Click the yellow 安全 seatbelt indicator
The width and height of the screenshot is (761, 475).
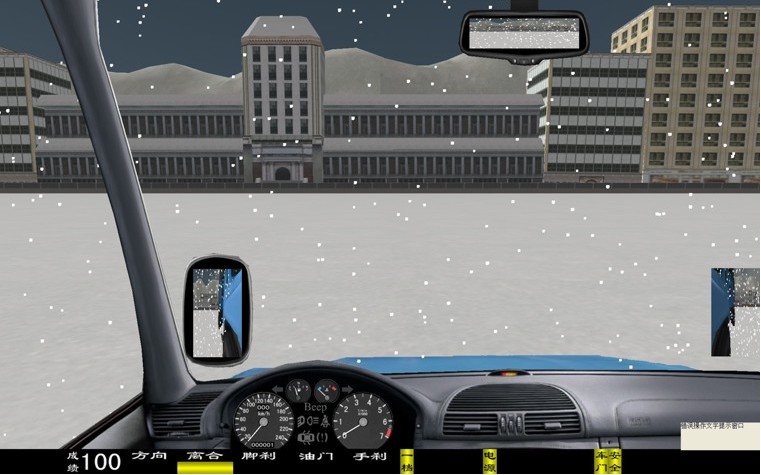(615, 461)
